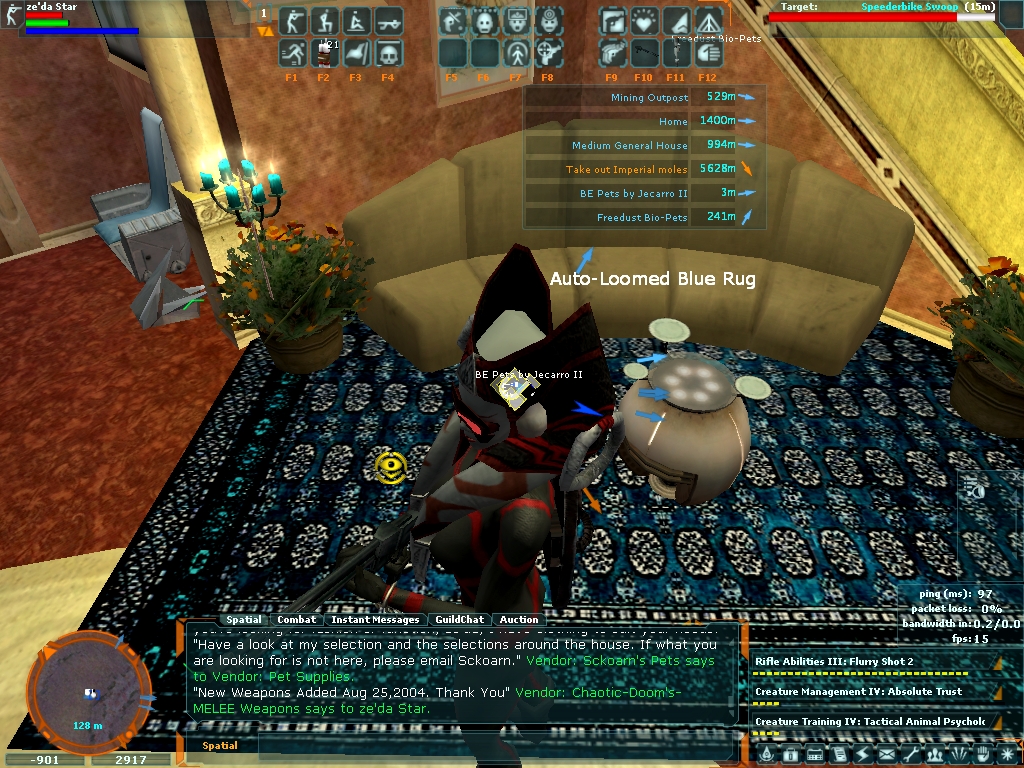Select the Medium General House waypoint
Image resolution: width=1024 pixels, height=768 pixels.
(630, 145)
